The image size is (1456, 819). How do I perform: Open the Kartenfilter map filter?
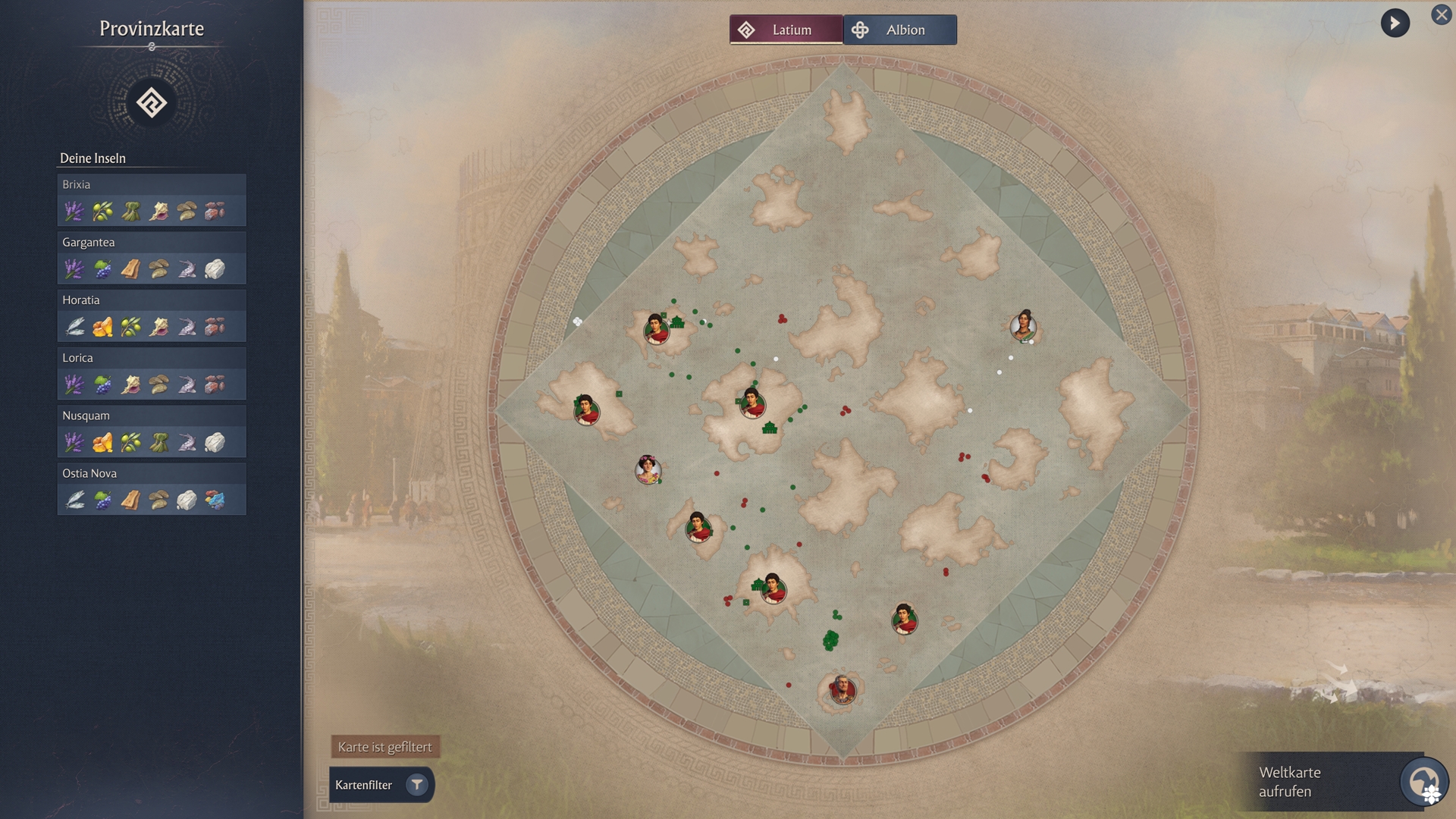pos(381,785)
